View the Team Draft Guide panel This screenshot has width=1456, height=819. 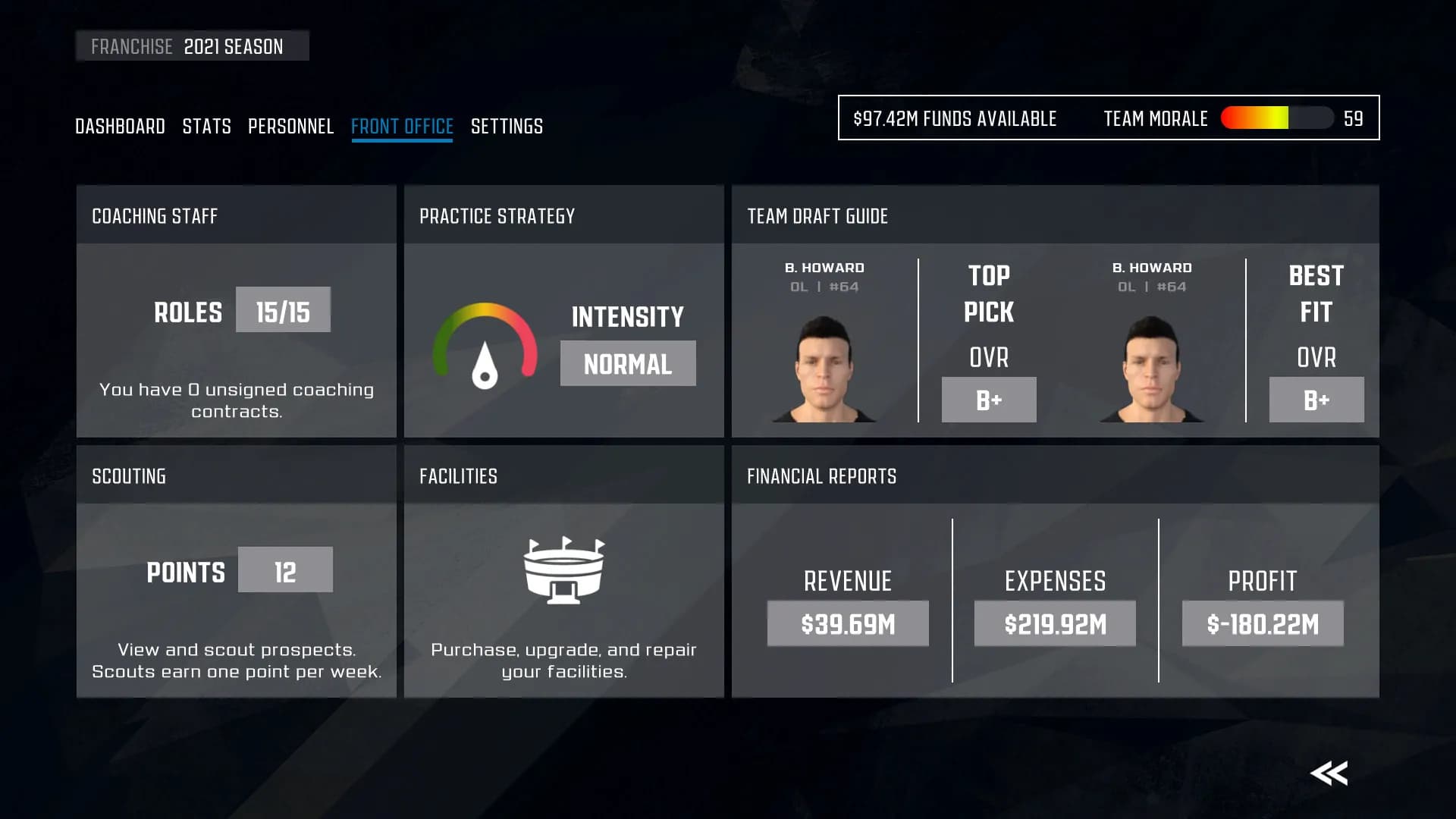(x=1055, y=311)
